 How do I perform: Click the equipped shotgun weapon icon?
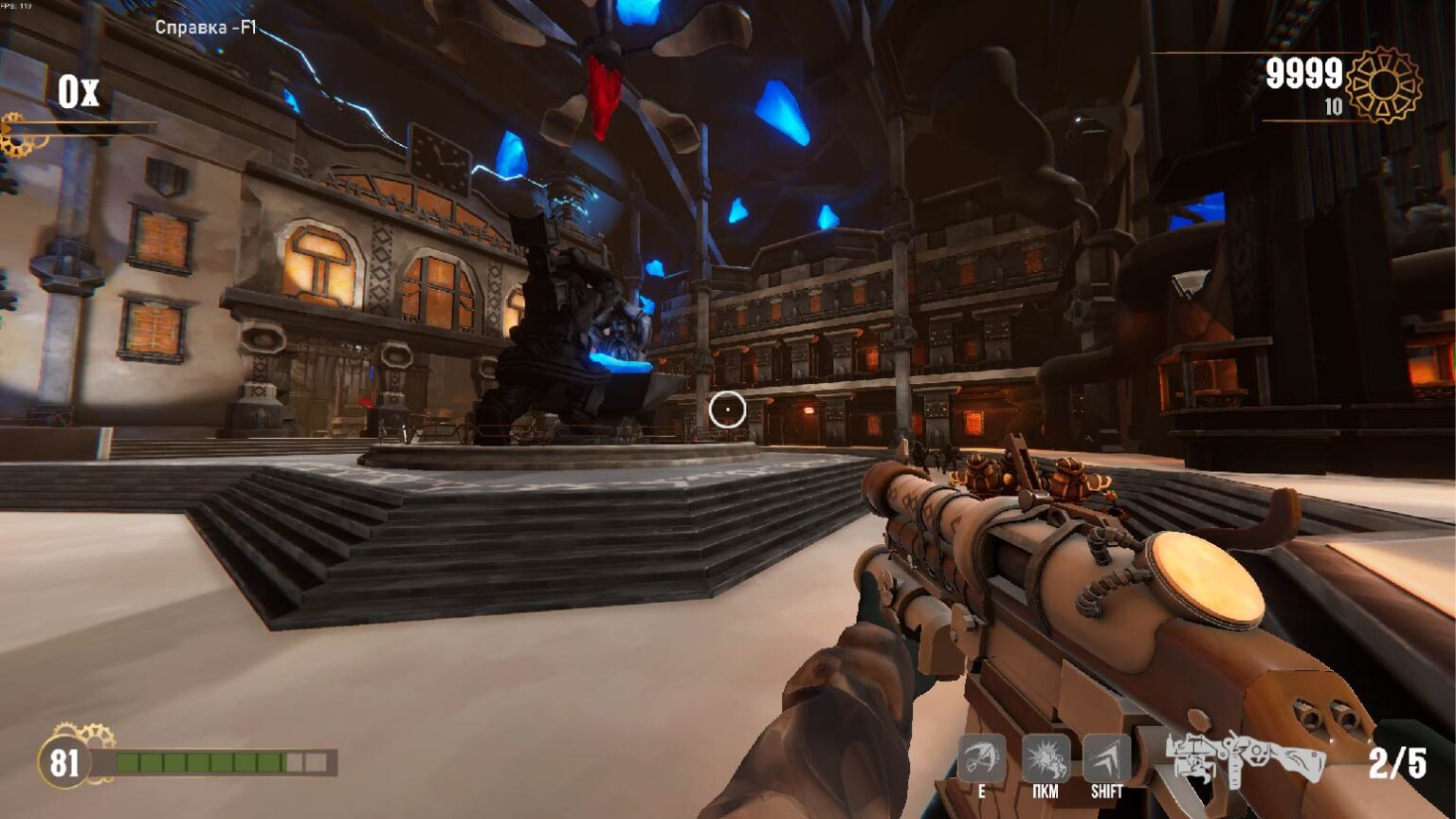pyautogui.click(x=1245, y=758)
